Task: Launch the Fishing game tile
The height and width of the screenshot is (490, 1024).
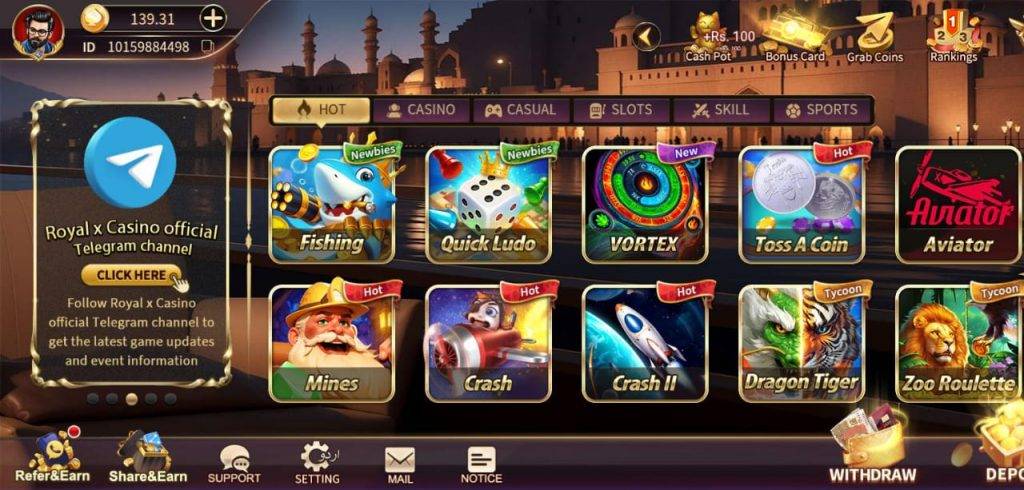Action: (331, 205)
